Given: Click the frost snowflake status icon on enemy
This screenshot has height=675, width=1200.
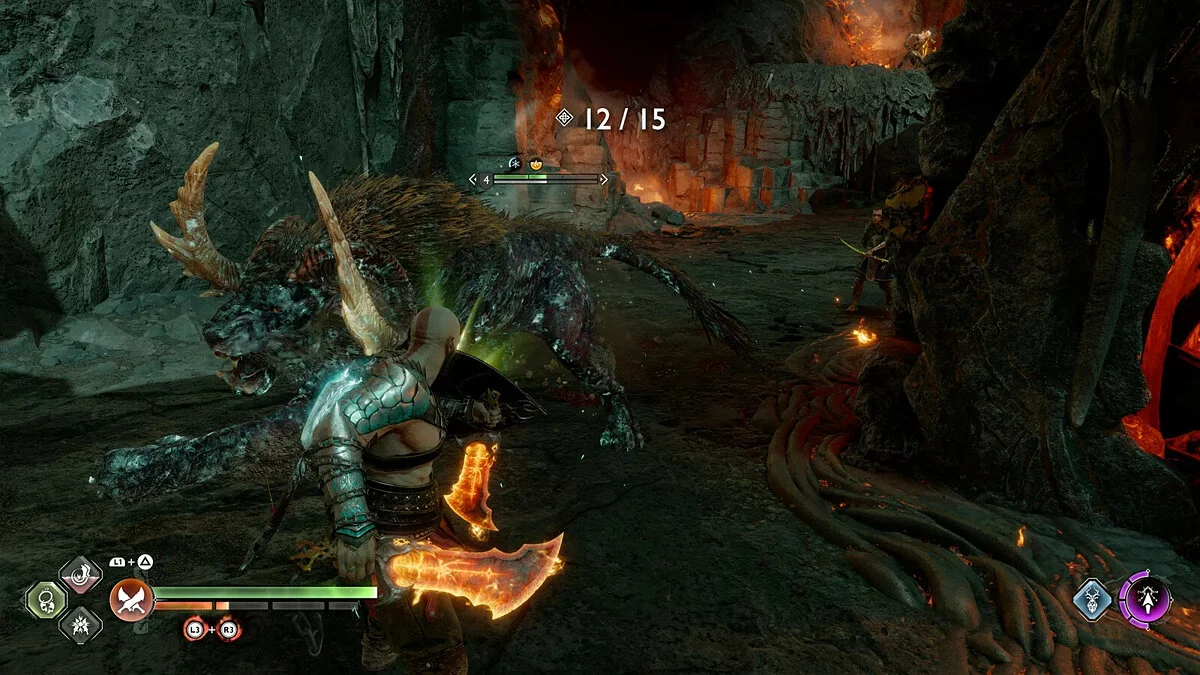Looking at the screenshot, I should (x=514, y=162).
